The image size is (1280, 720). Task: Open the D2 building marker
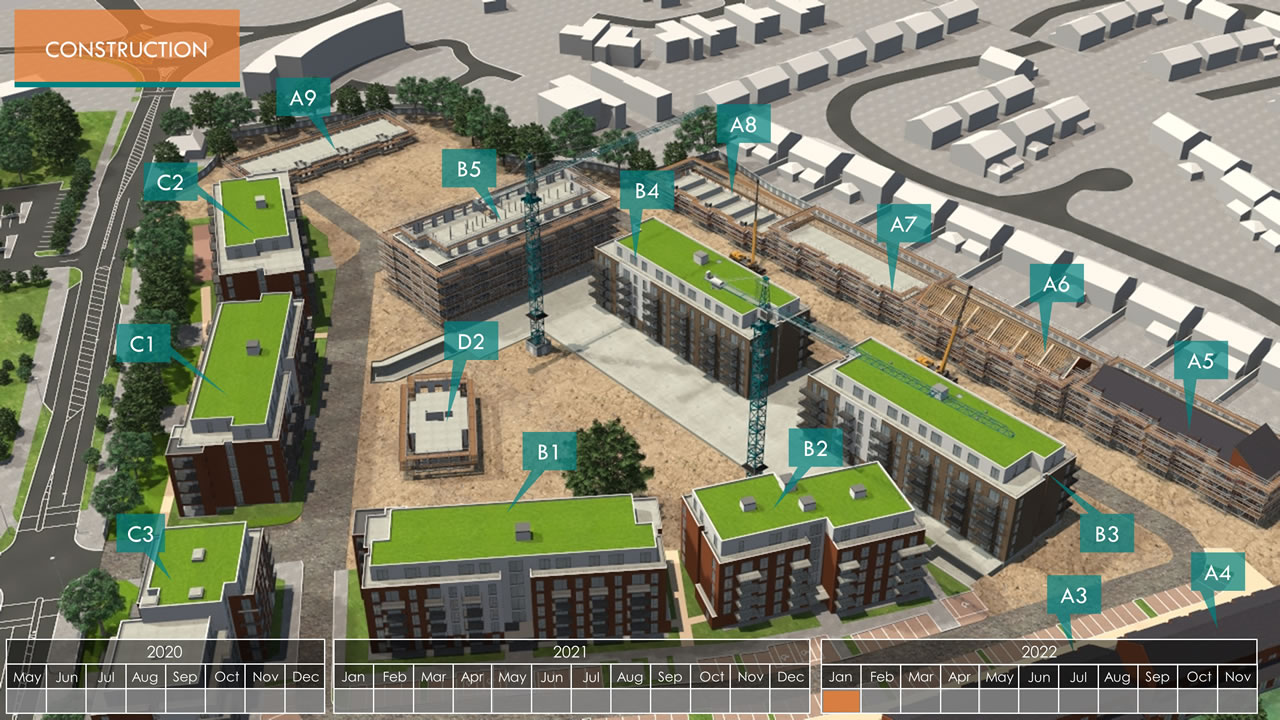471,342
